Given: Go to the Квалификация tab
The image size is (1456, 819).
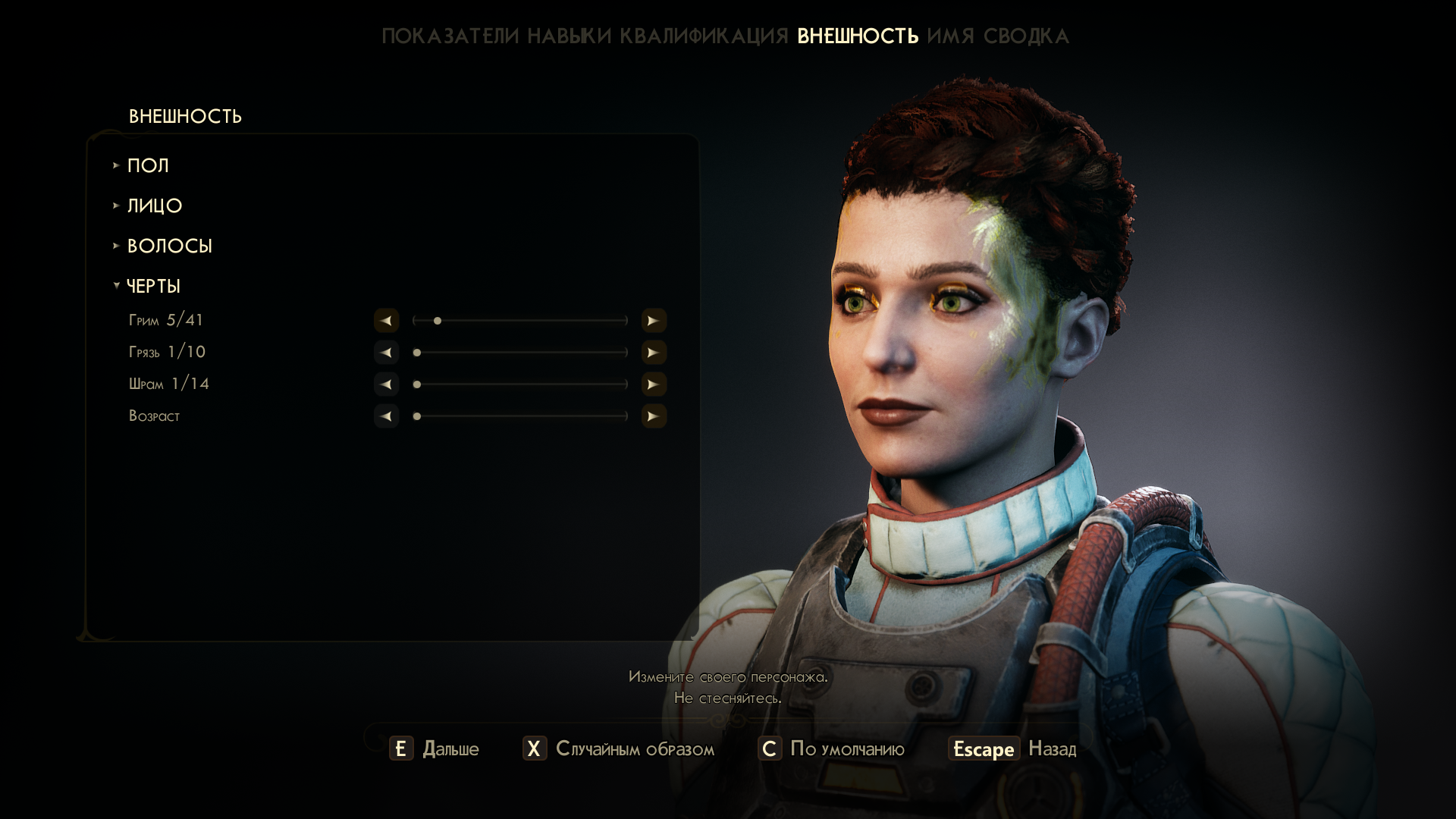Looking at the screenshot, I should (x=704, y=36).
